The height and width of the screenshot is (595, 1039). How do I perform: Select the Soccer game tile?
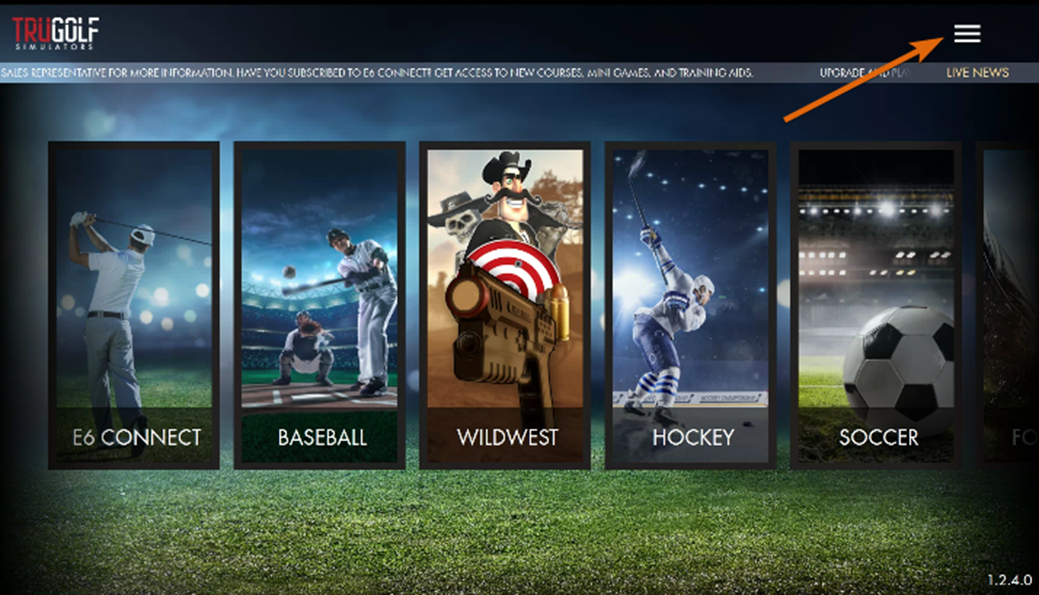pyautogui.click(x=876, y=305)
